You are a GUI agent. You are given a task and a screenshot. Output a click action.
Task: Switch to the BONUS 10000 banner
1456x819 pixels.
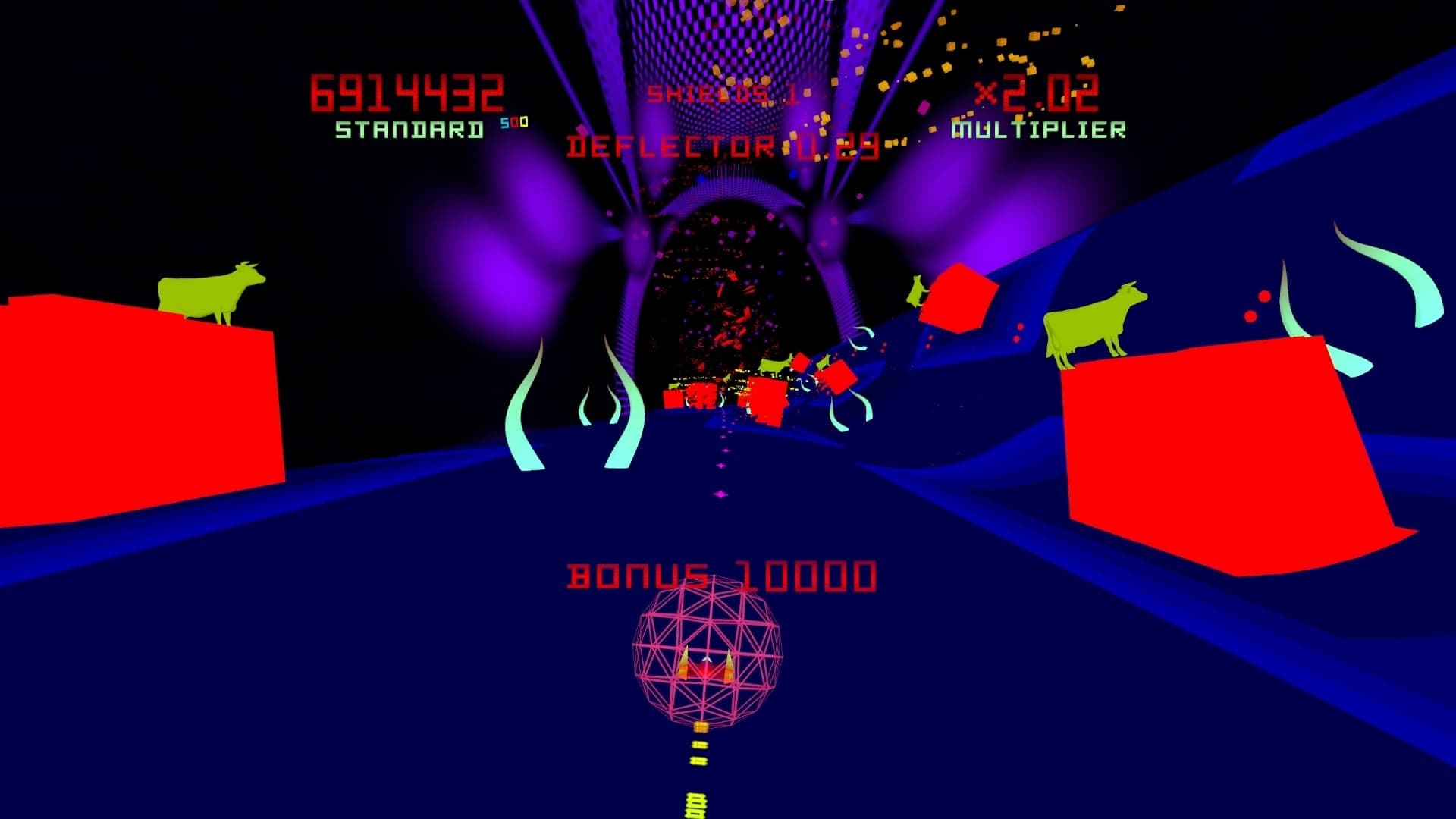pos(720,576)
